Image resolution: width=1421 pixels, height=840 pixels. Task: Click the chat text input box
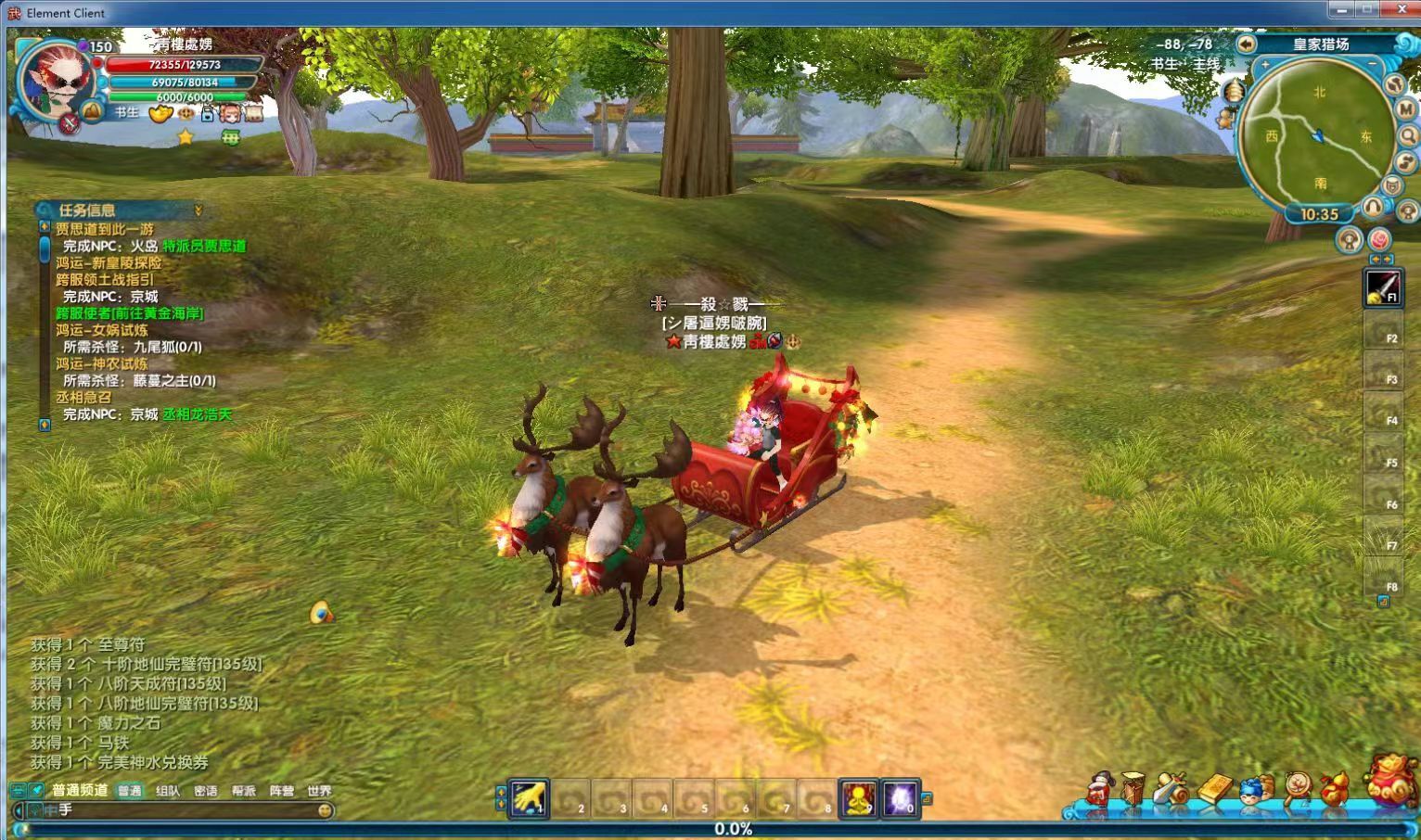(186, 809)
